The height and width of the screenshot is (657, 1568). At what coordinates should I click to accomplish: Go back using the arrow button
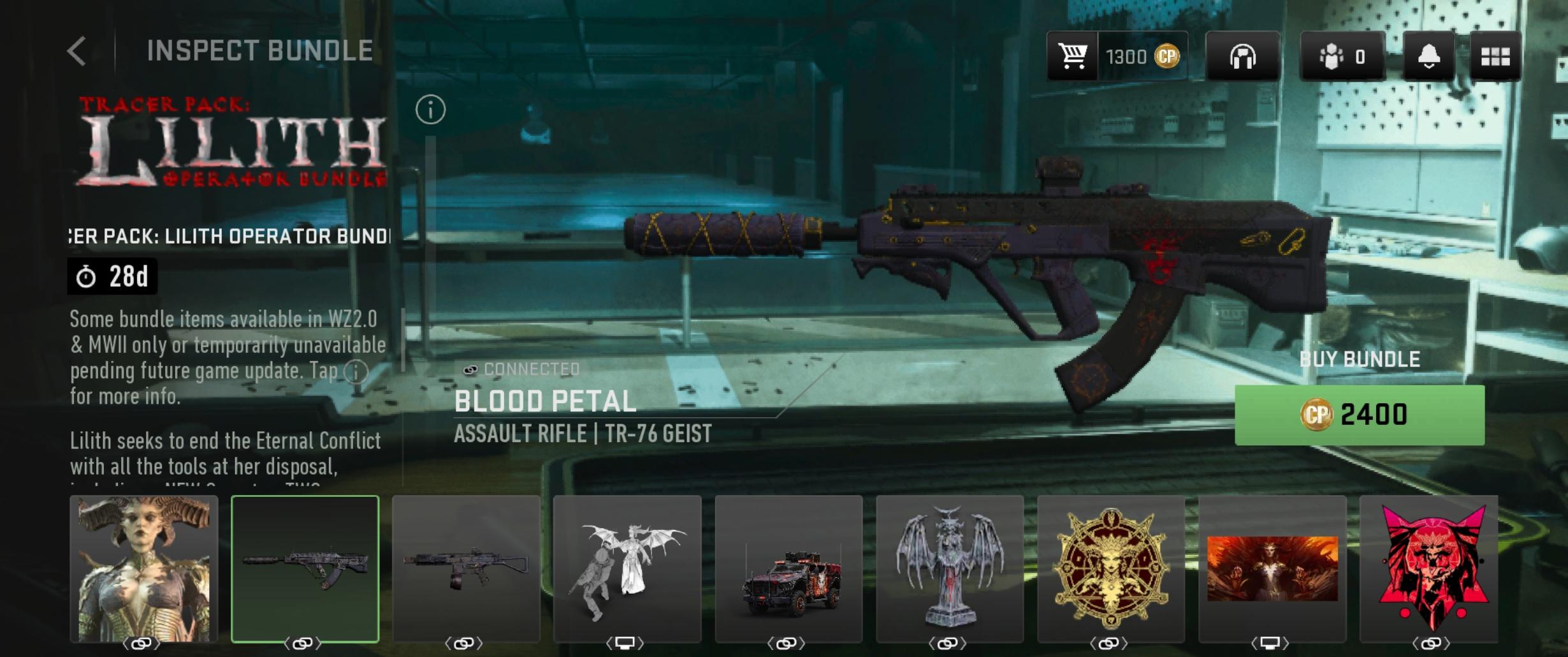(x=76, y=51)
